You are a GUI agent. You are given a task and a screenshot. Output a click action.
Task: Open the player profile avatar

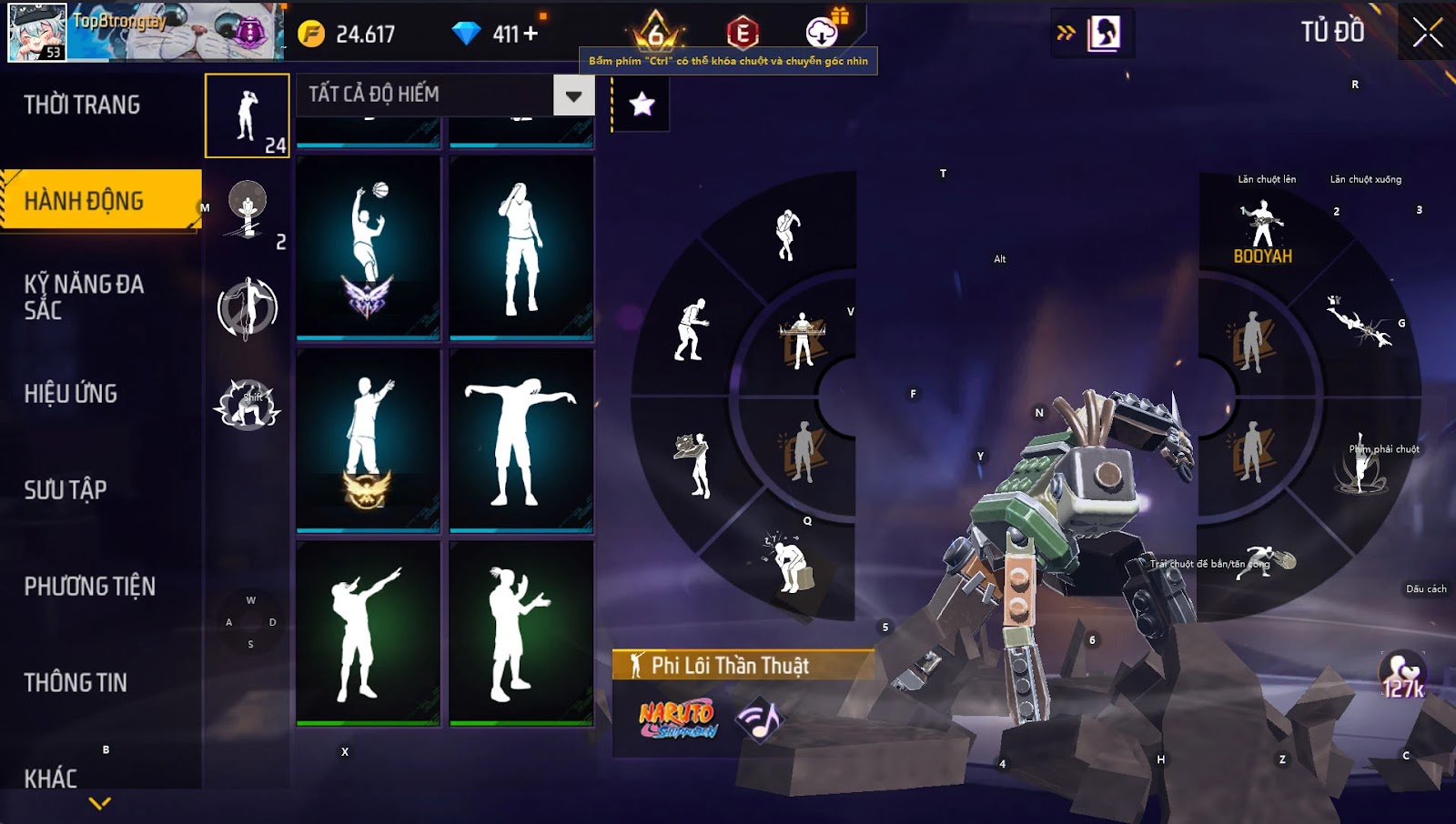37,32
